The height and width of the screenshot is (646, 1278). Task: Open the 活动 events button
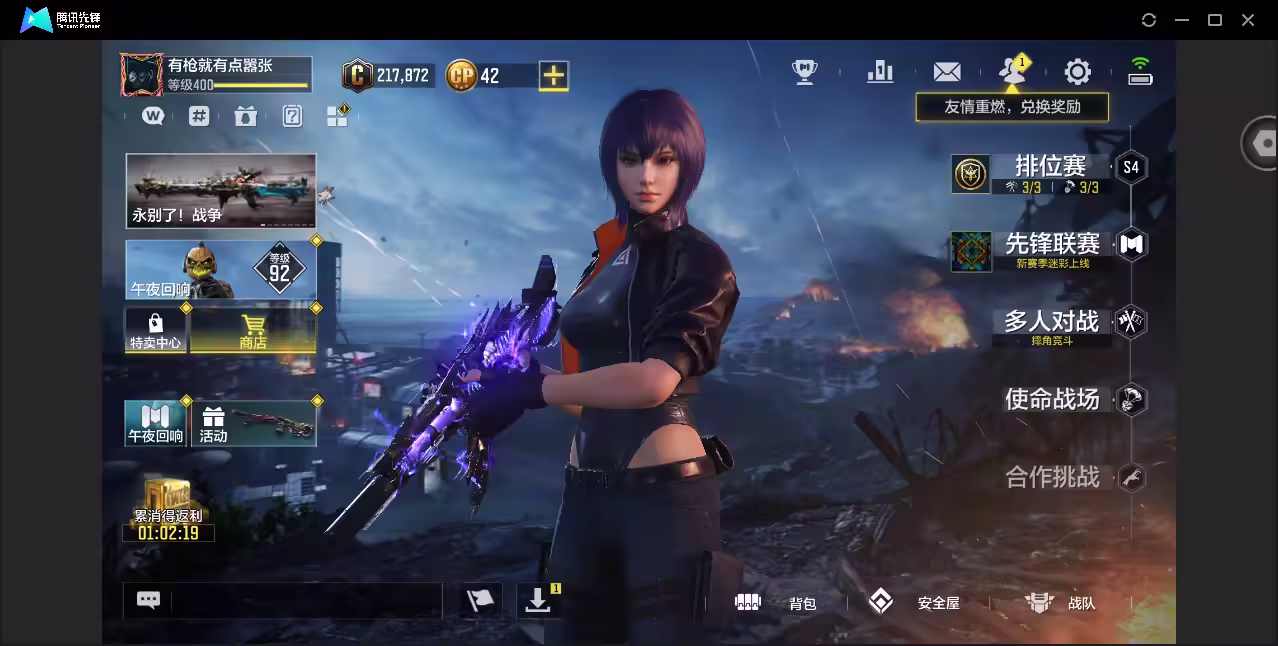(255, 423)
